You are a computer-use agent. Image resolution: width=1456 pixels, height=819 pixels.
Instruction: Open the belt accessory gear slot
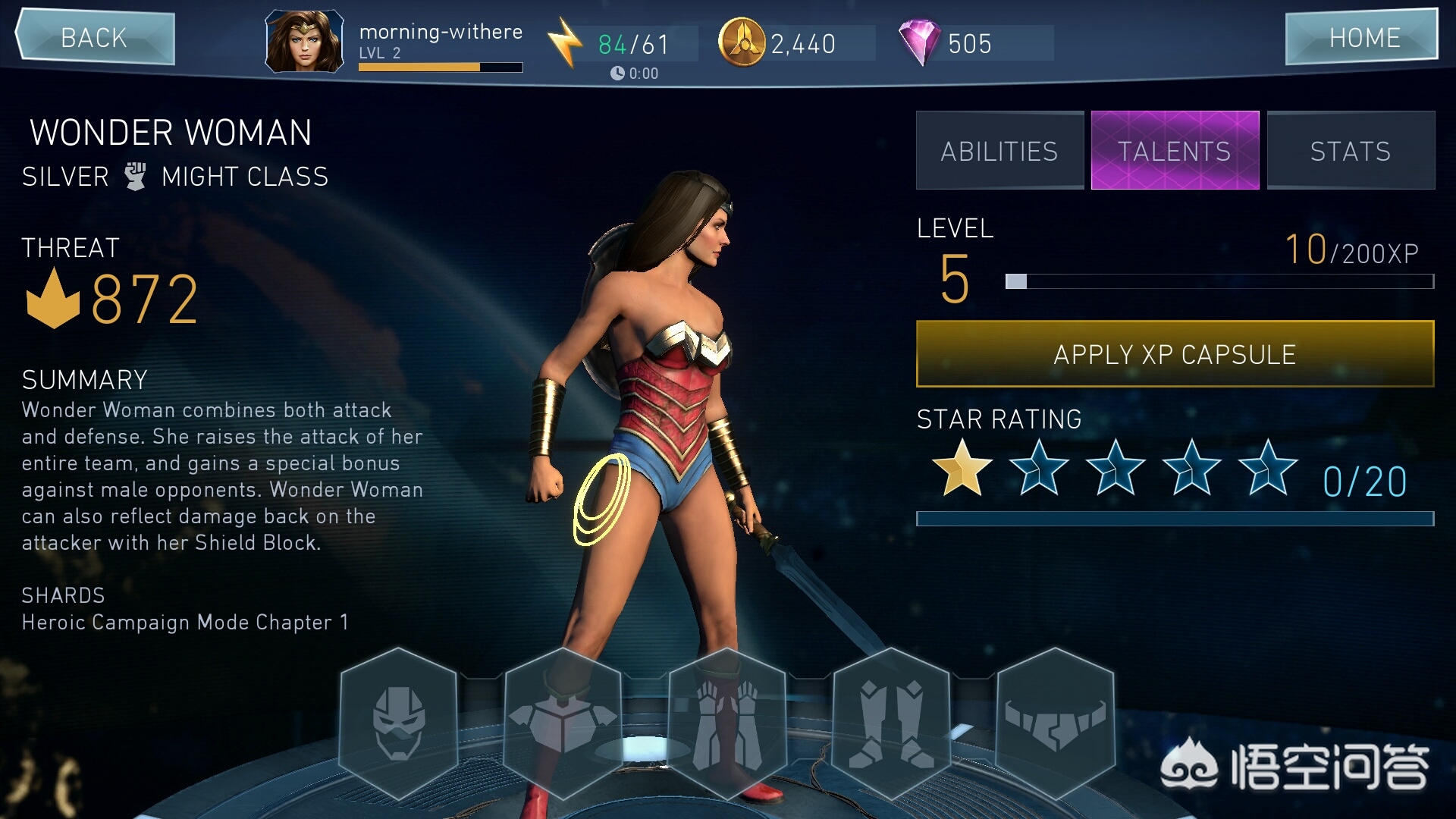(1055, 723)
